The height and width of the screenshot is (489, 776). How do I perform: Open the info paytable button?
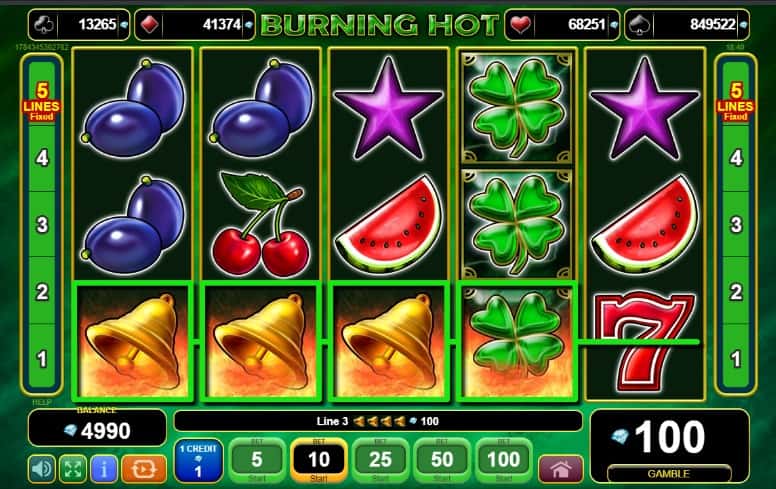[x=104, y=468]
